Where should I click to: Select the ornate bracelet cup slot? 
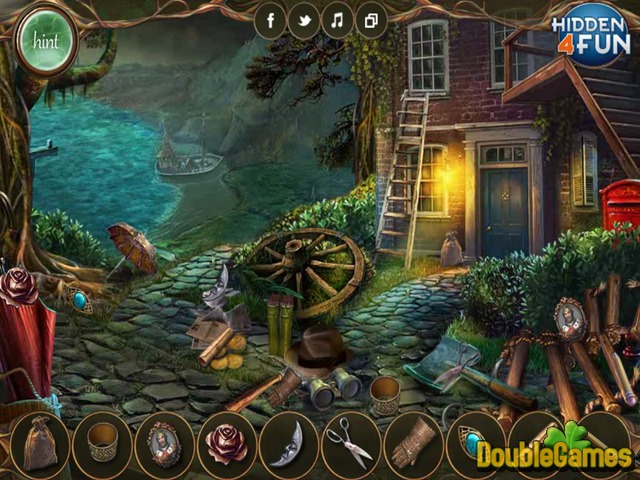102,442
